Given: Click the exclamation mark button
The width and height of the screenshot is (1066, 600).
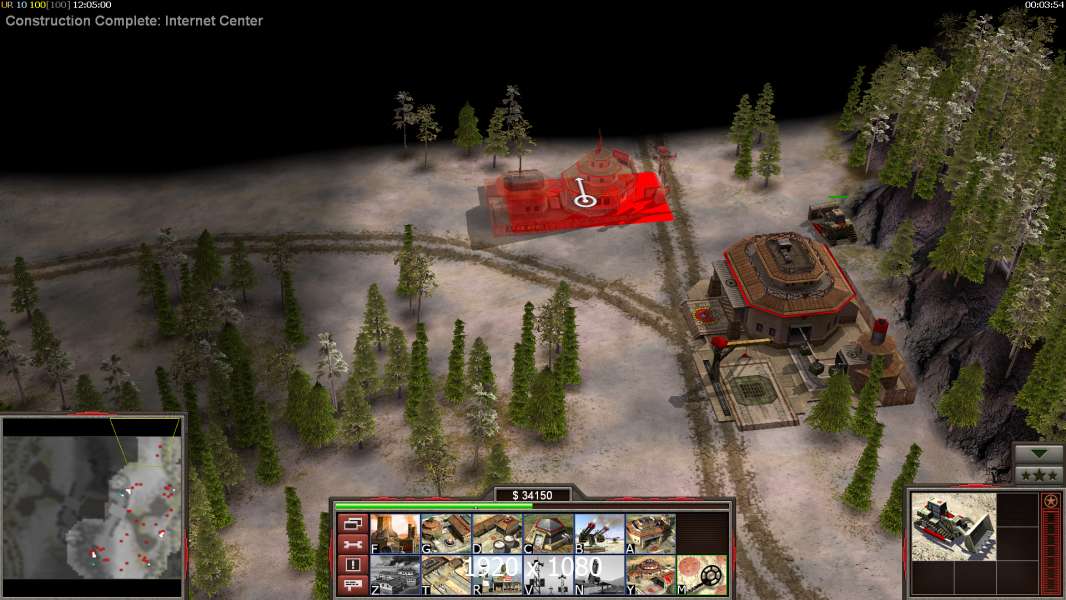Looking at the screenshot, I should coord(352,565).
